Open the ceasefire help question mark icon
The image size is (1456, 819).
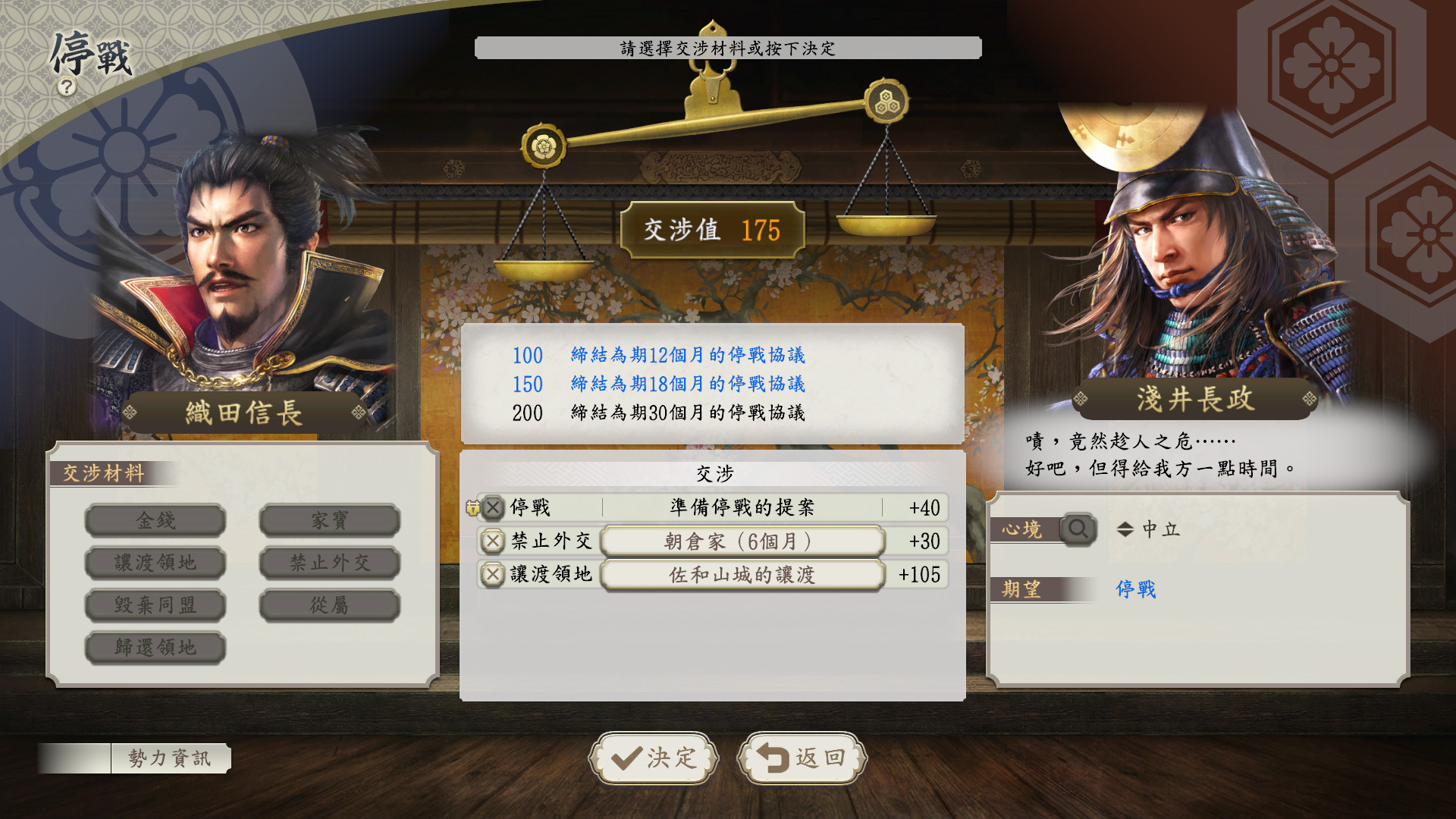[67, 87]
